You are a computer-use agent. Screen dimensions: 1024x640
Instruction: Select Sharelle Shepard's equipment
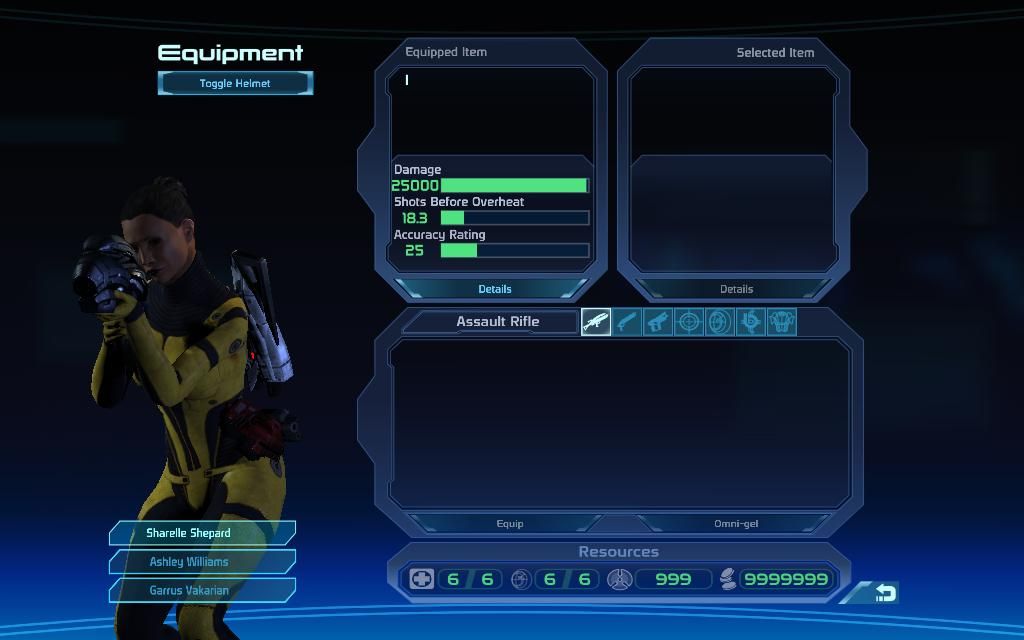[202, 533]
